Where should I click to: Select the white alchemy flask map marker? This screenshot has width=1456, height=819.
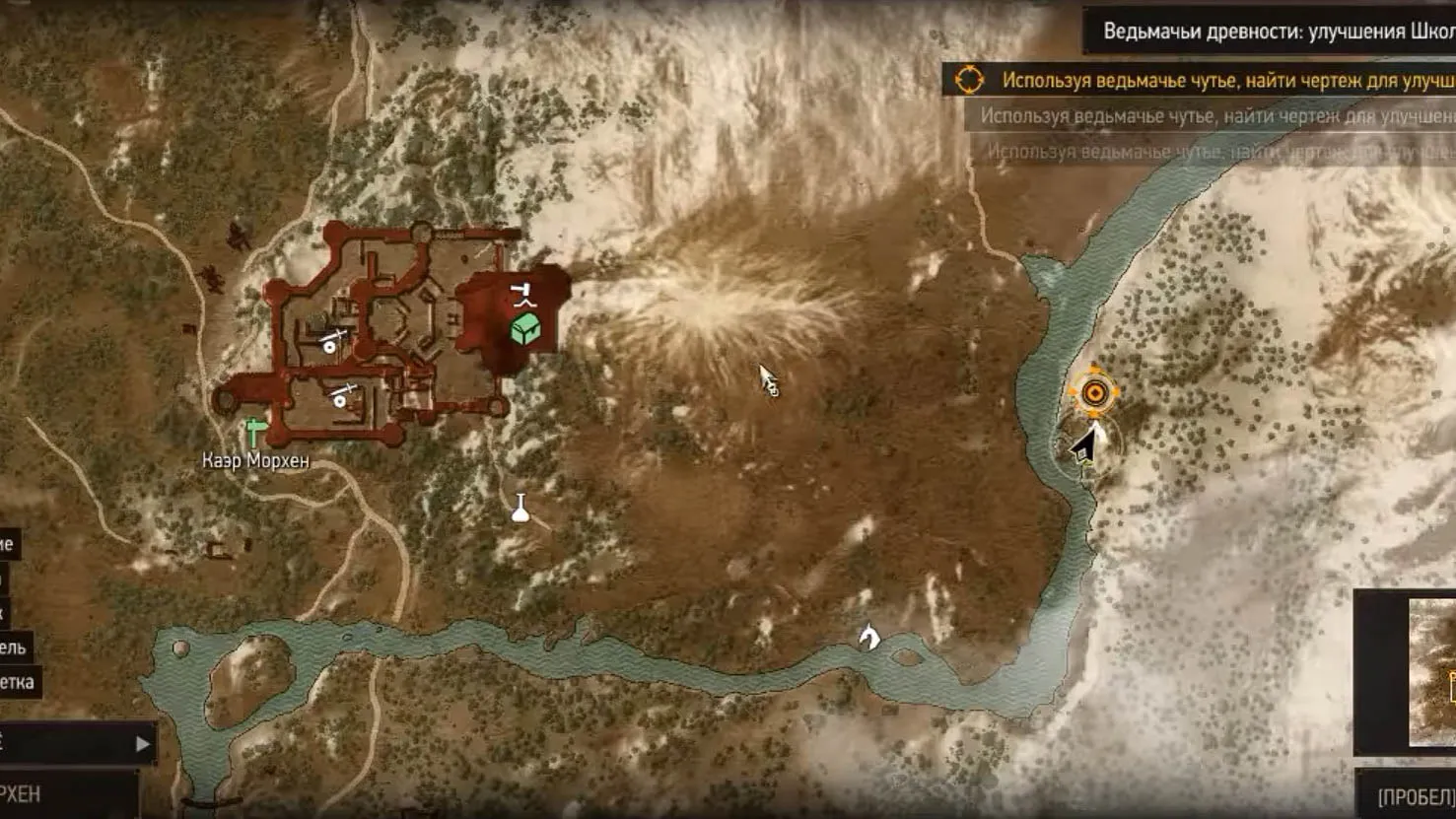tap(520, 509)
